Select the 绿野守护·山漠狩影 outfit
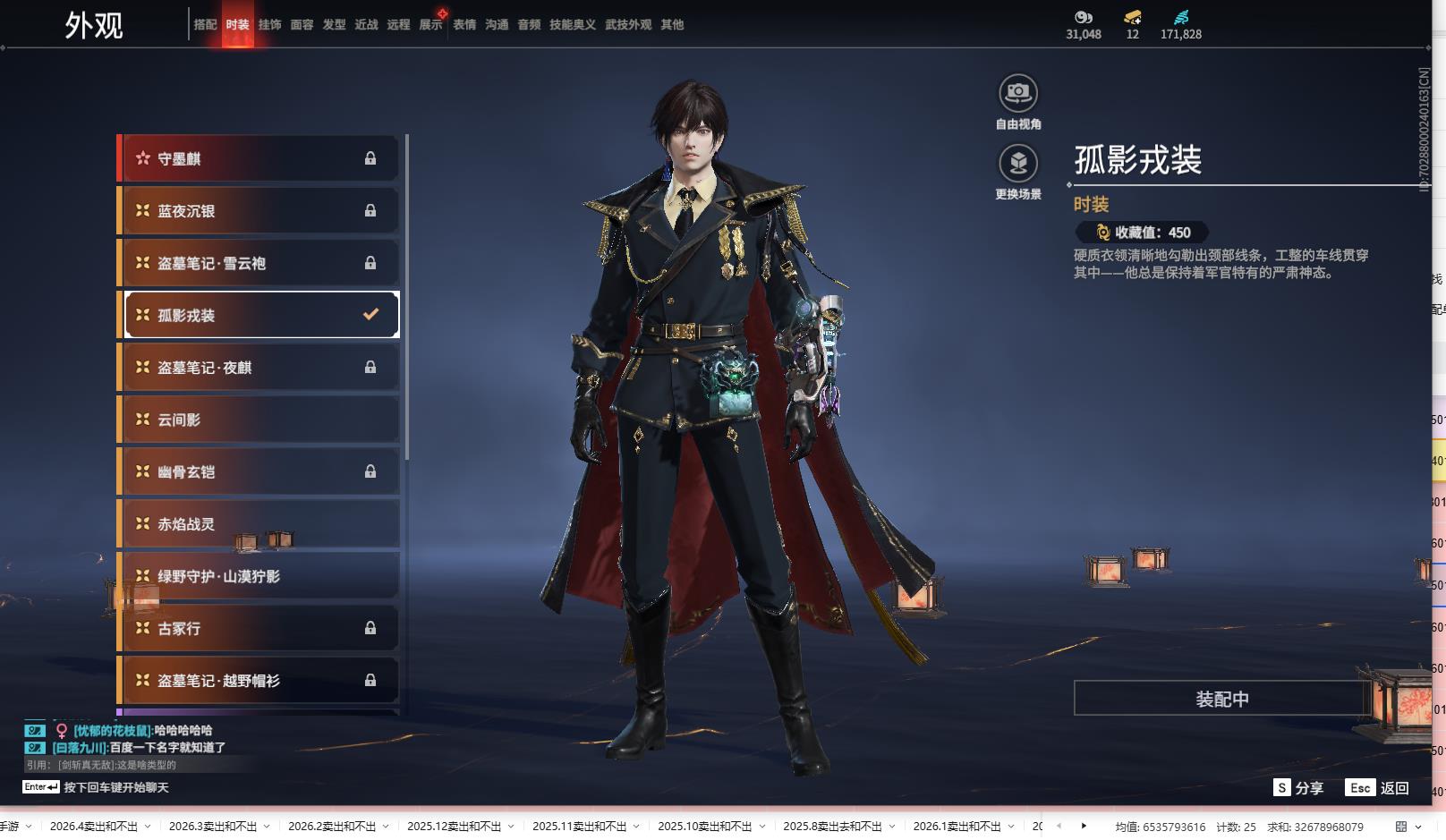Viewport: 1446px width, 840px height. 259,576
